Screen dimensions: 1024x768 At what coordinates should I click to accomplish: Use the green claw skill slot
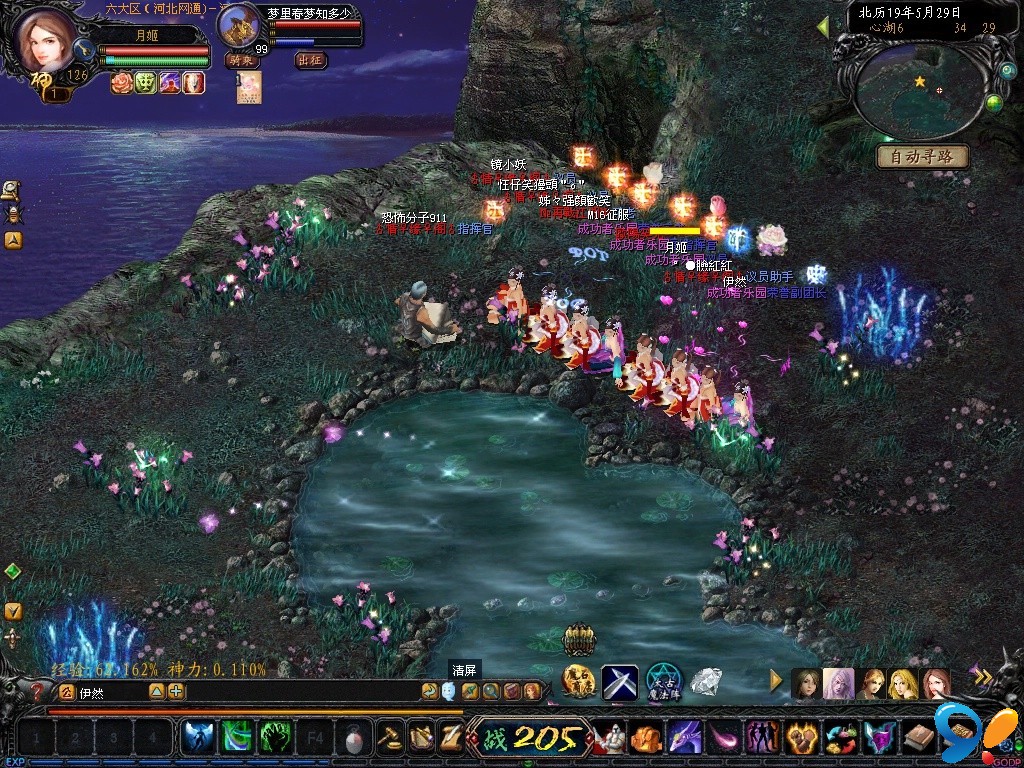274,738
